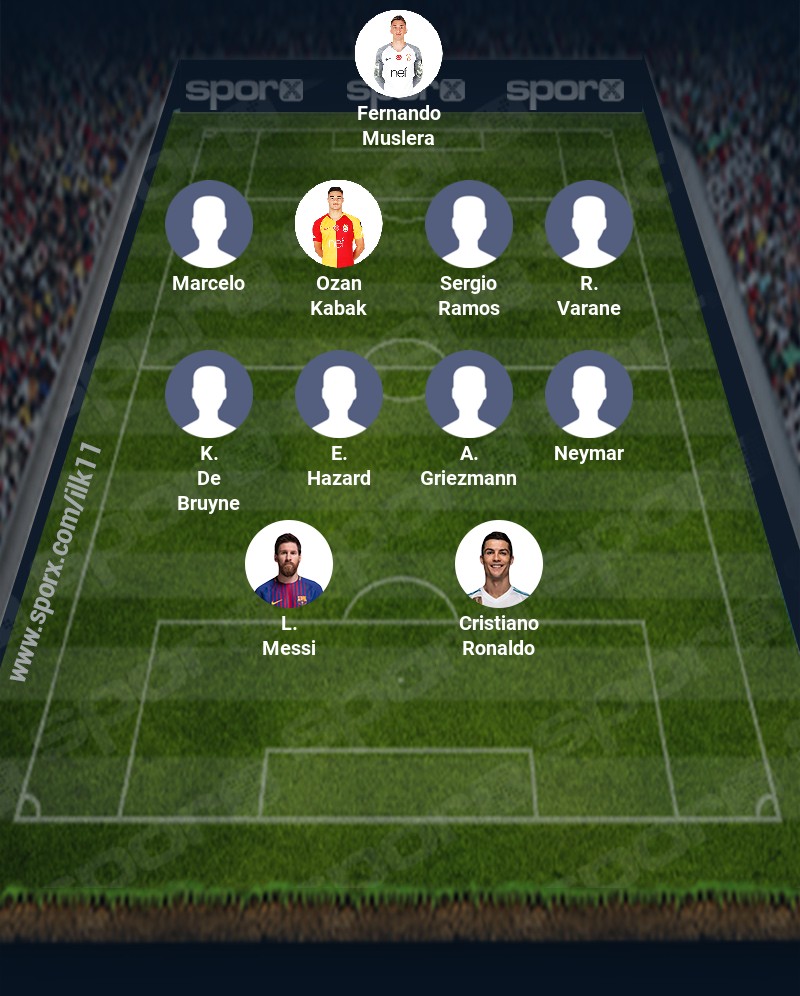Screen dimensions: 800x996
Task: Click Ozan Kabak's player photo
Action: click(339, 224)
